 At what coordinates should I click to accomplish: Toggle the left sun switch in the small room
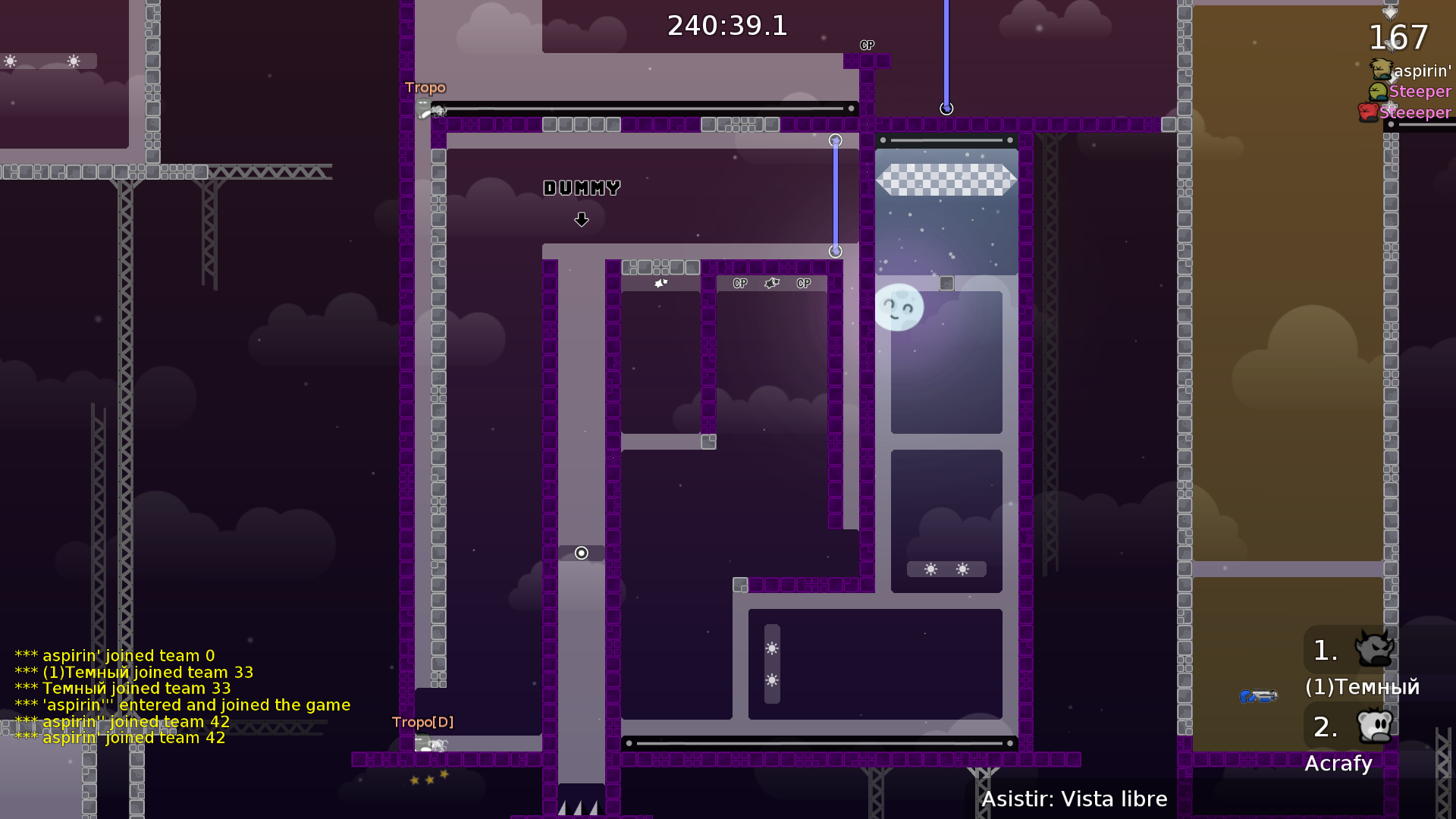click(930, 567)
